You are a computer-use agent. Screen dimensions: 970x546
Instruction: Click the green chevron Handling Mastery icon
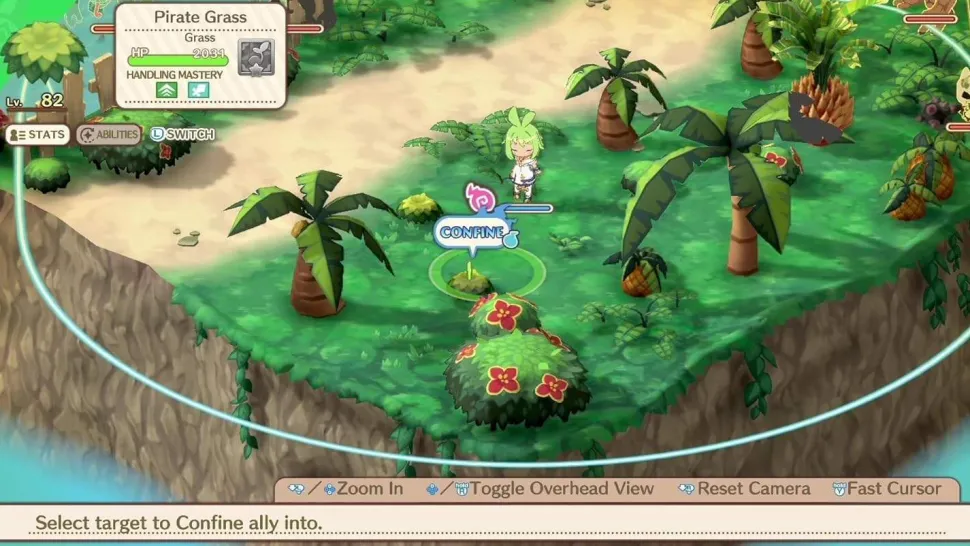point(165,90)
